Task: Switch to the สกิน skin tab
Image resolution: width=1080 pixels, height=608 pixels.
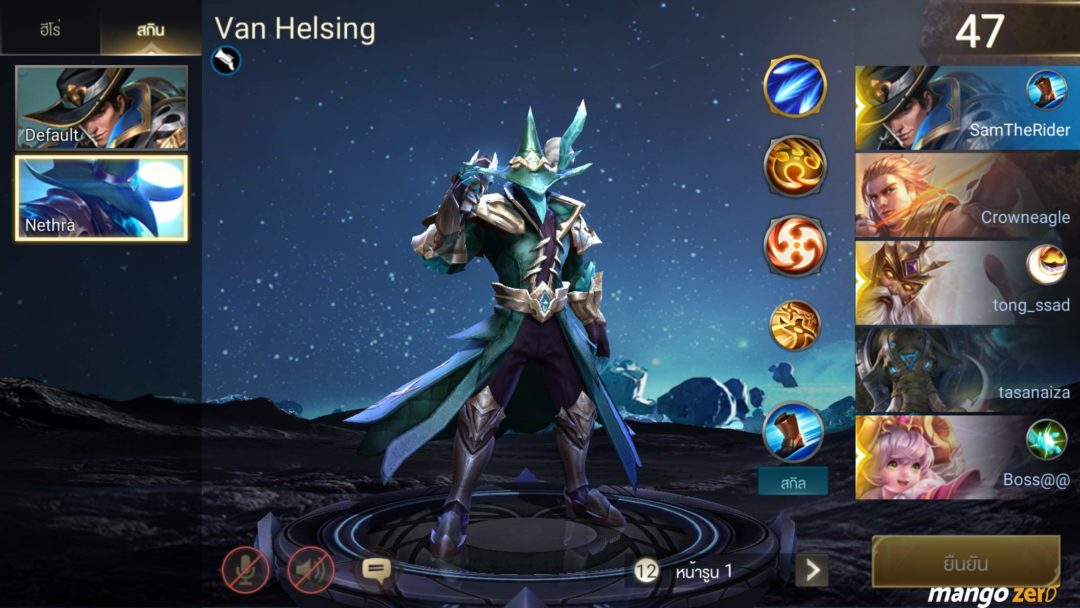Action: tap(151, 29)
